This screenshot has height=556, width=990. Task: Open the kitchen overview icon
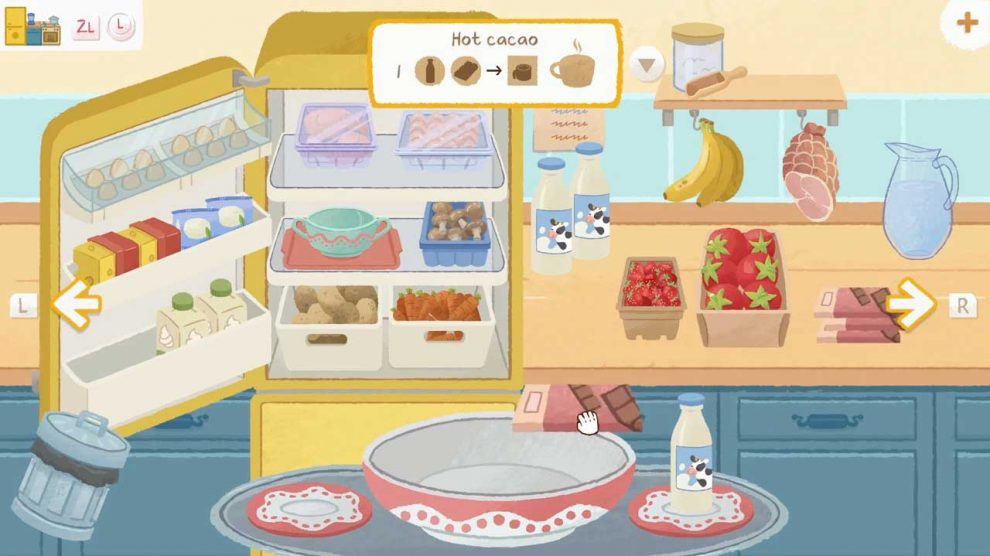(x=33, y=26)
